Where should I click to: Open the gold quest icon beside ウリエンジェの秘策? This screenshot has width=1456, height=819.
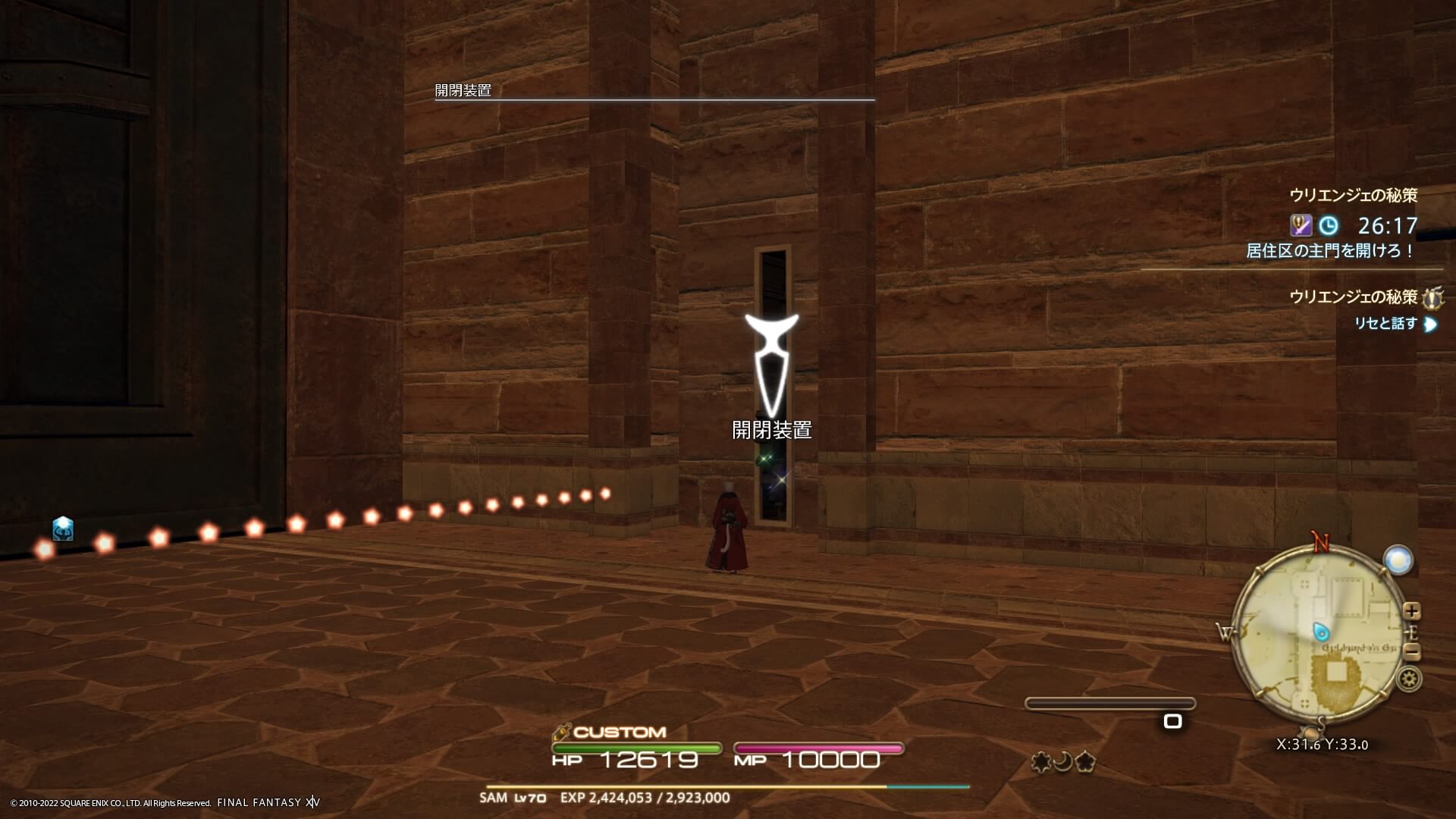coord(1432,297)
